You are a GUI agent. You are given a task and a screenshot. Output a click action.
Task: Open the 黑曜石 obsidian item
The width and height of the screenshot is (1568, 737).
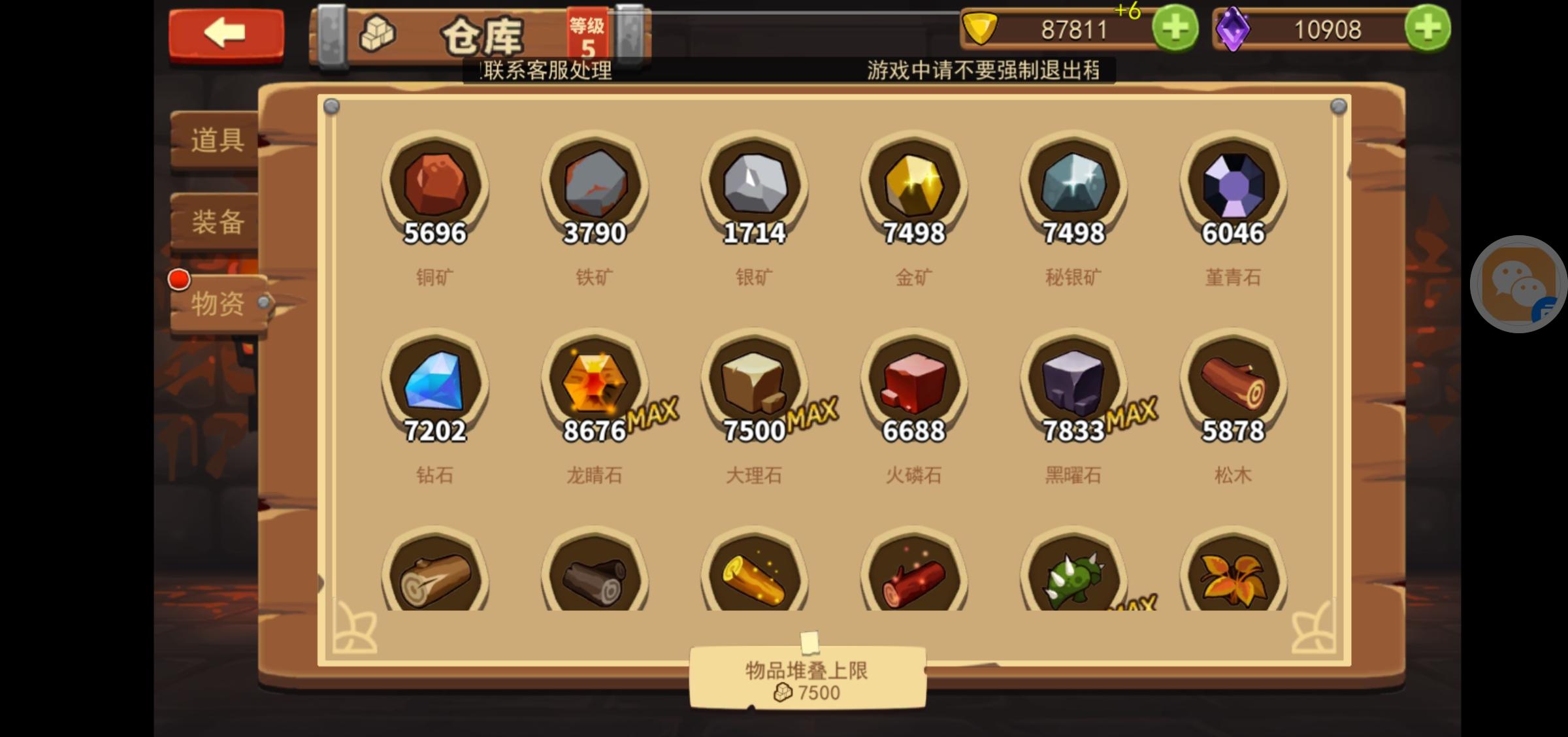[x=1073, y=385]
